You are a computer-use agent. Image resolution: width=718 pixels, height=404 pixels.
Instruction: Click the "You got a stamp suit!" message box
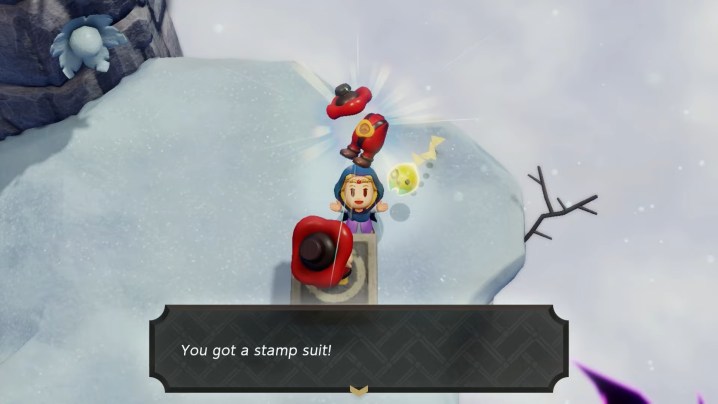click(x=359, y=349)
